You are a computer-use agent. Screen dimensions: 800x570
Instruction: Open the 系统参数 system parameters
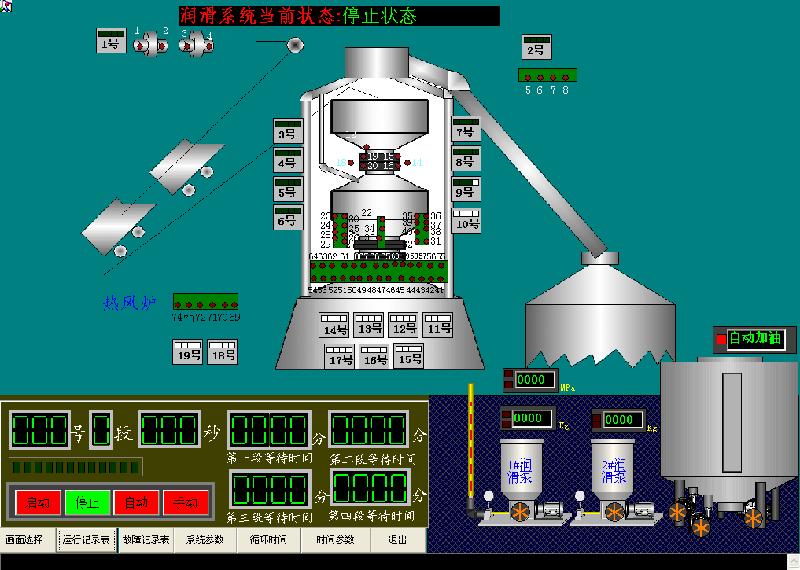206,540
